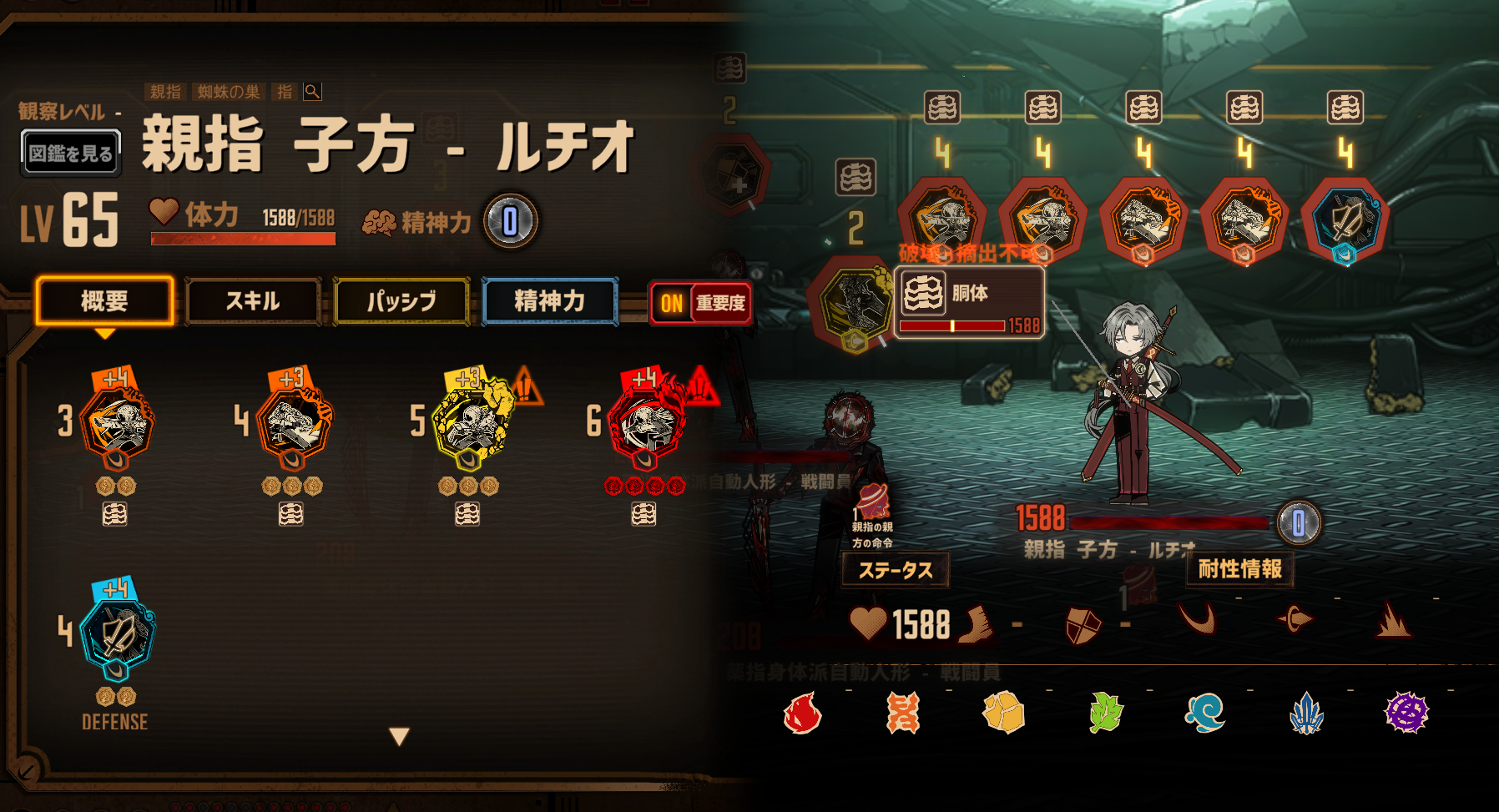Click the 胴体 body part panel
1499x812 pixels.
point(970,302)
